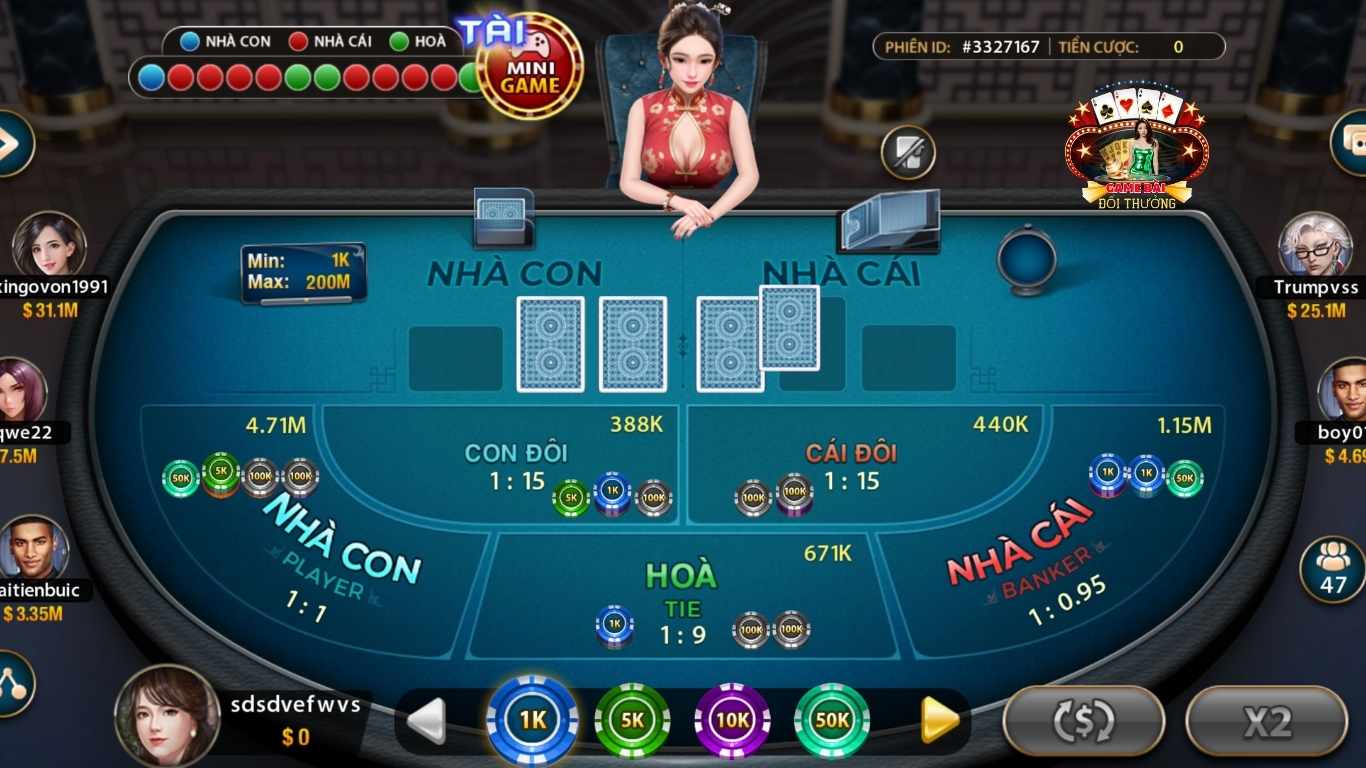
Task: Select the 10K betting chip
Action: pyautogui.click(x=731, y=719)
